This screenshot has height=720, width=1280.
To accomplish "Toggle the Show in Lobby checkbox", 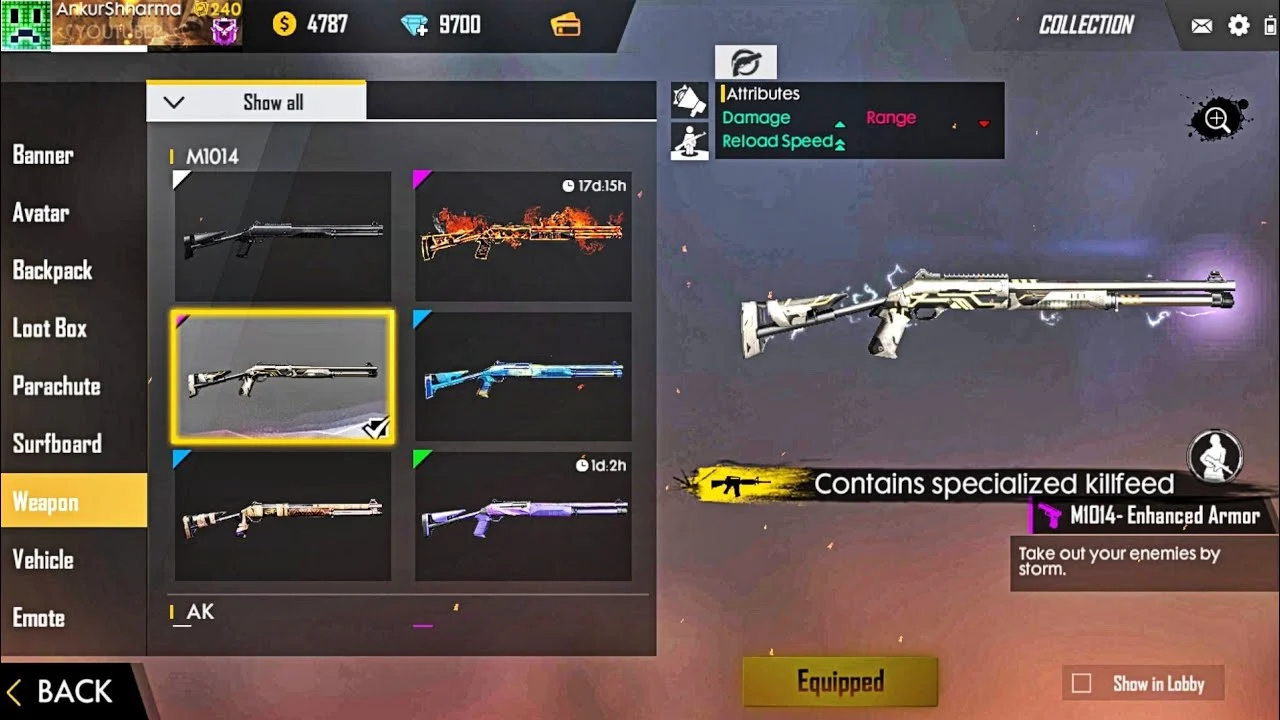I will click(x=1082, y=684).
